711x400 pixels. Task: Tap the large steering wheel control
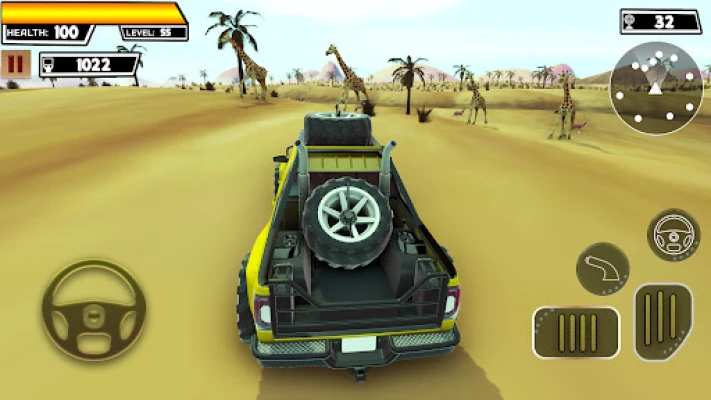coord(93,310)
